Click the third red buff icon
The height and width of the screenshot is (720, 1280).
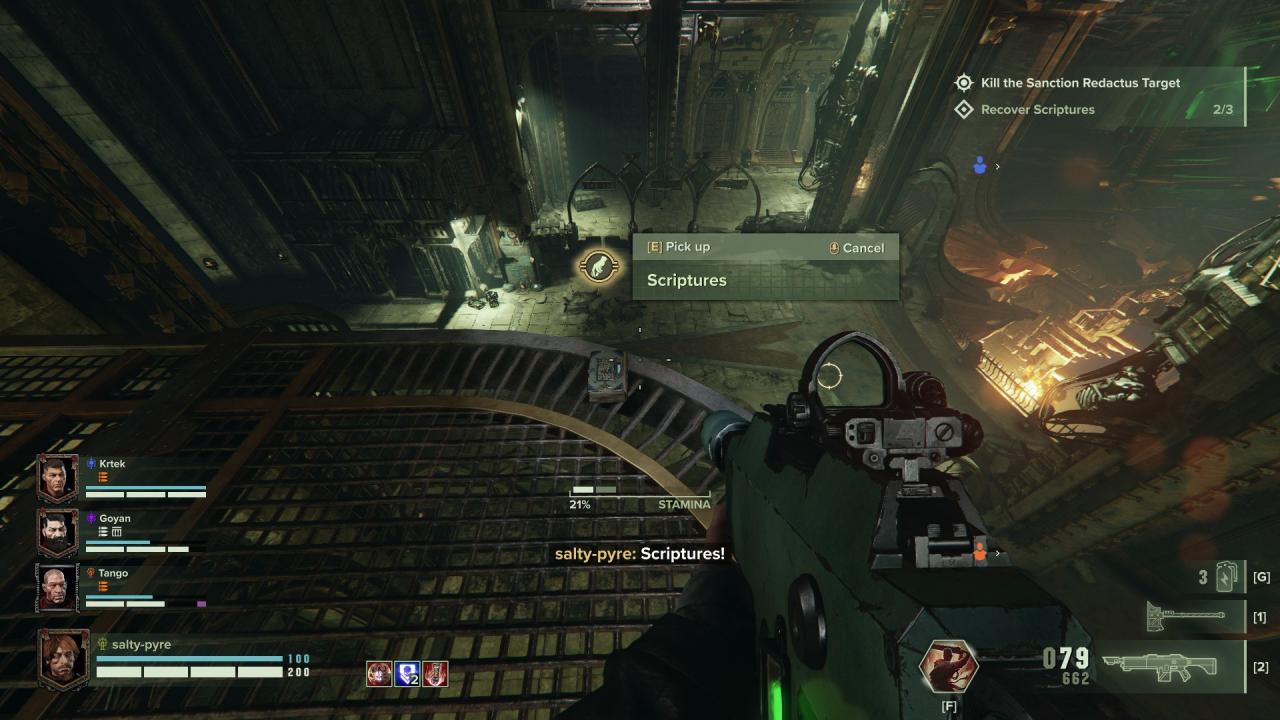pyautogui.click(x=435, y=674)
